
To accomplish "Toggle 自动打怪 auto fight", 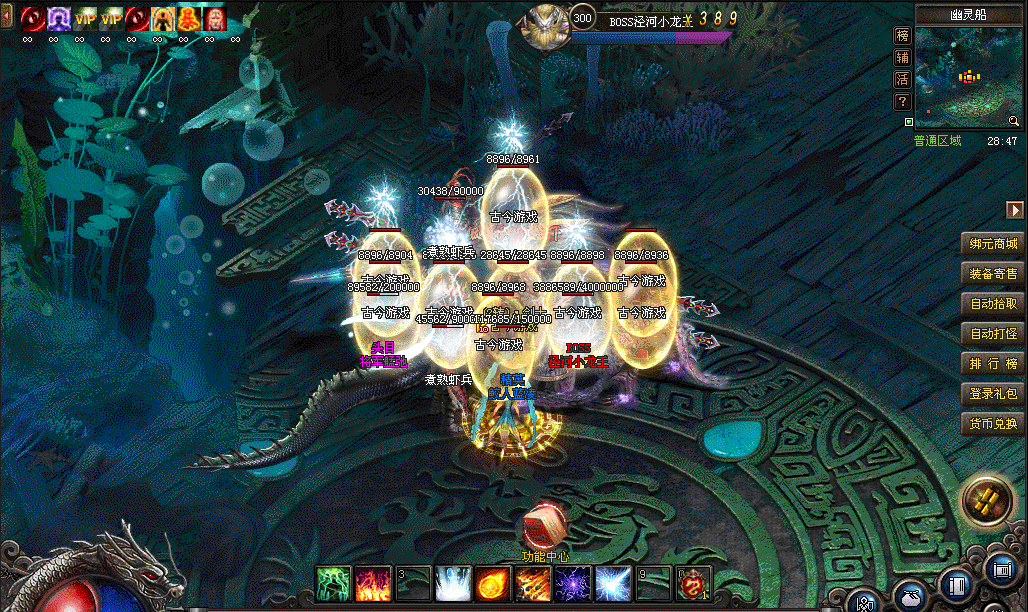I will [992, 334].
